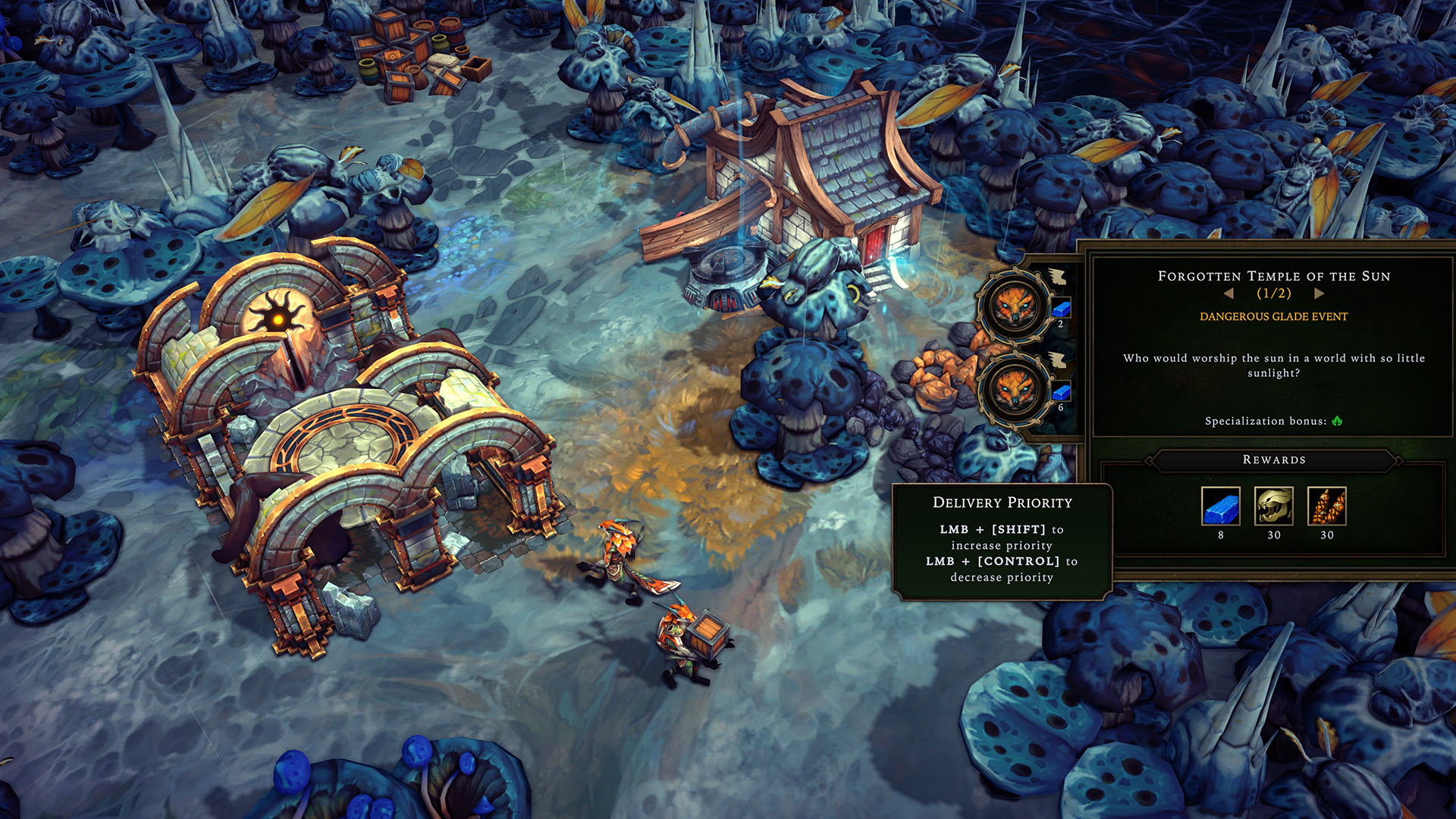Select the blue ingot reward icon
The image size is (1456, 819).
click(x=1220, y=506)
